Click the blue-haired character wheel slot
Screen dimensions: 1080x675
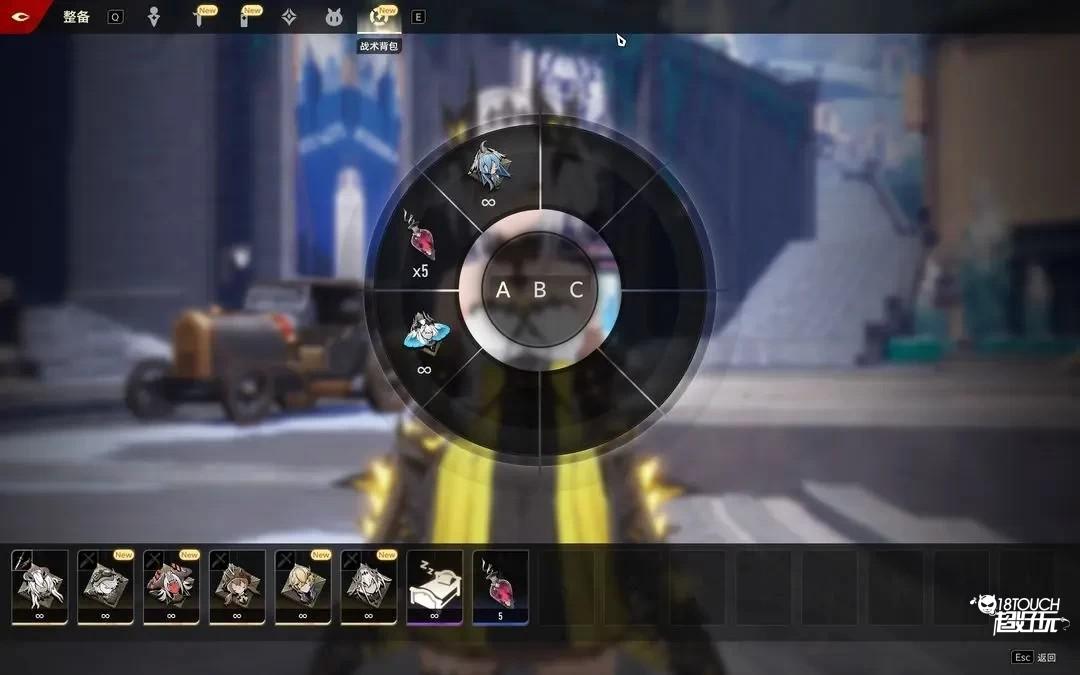pyautogui.click(x=489, y=170)
